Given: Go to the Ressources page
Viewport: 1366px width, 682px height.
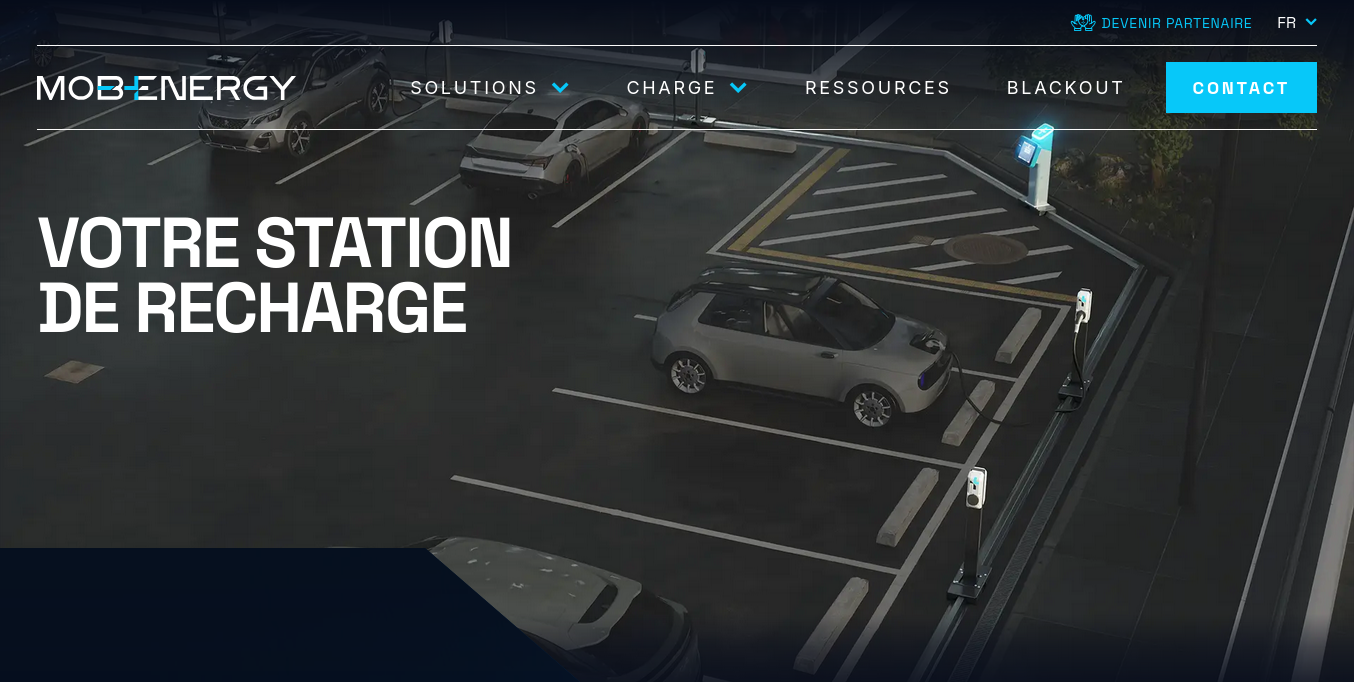Looking at the screenshot, I should pos(878,88).
